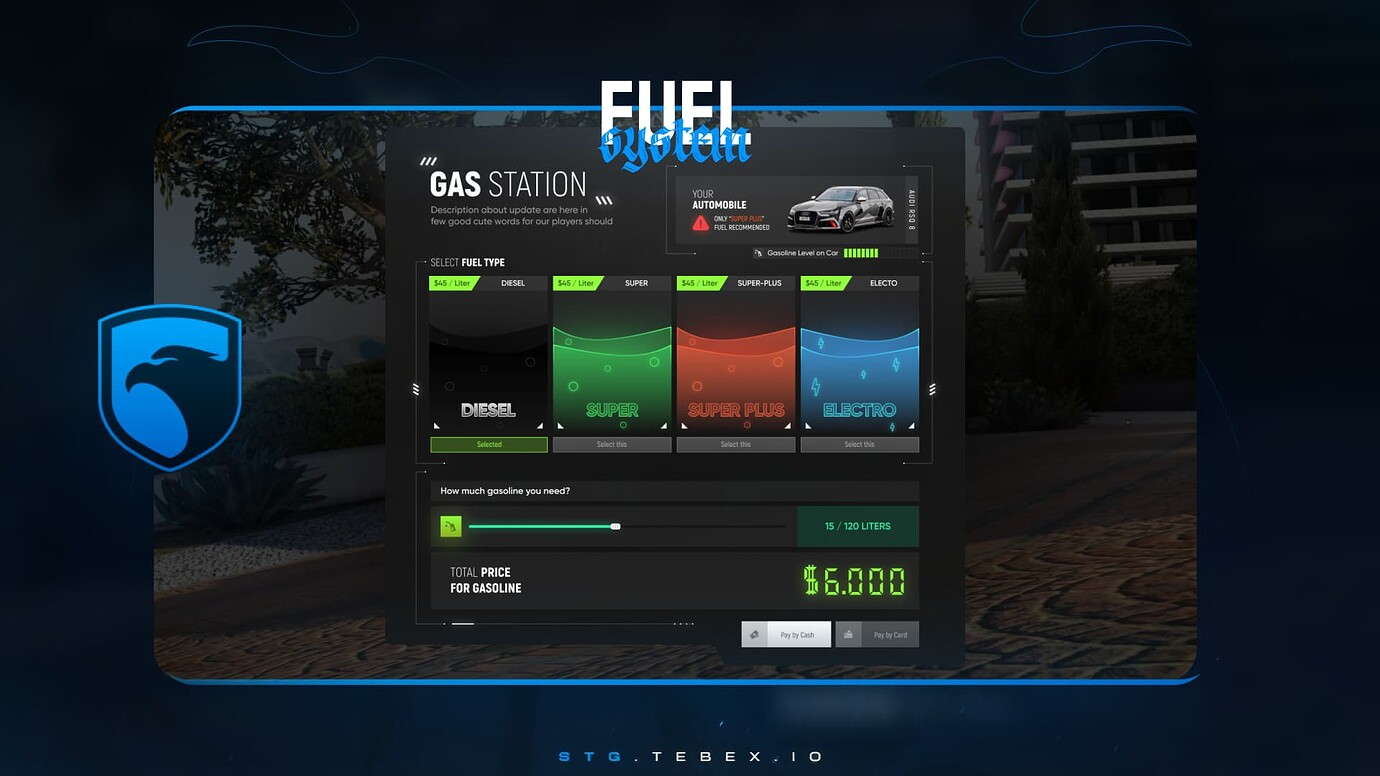Click the right chevrons beside fuel type grid
Image resolution: width=1380 pixels, height=776 pixels.
tap(933, 389)
